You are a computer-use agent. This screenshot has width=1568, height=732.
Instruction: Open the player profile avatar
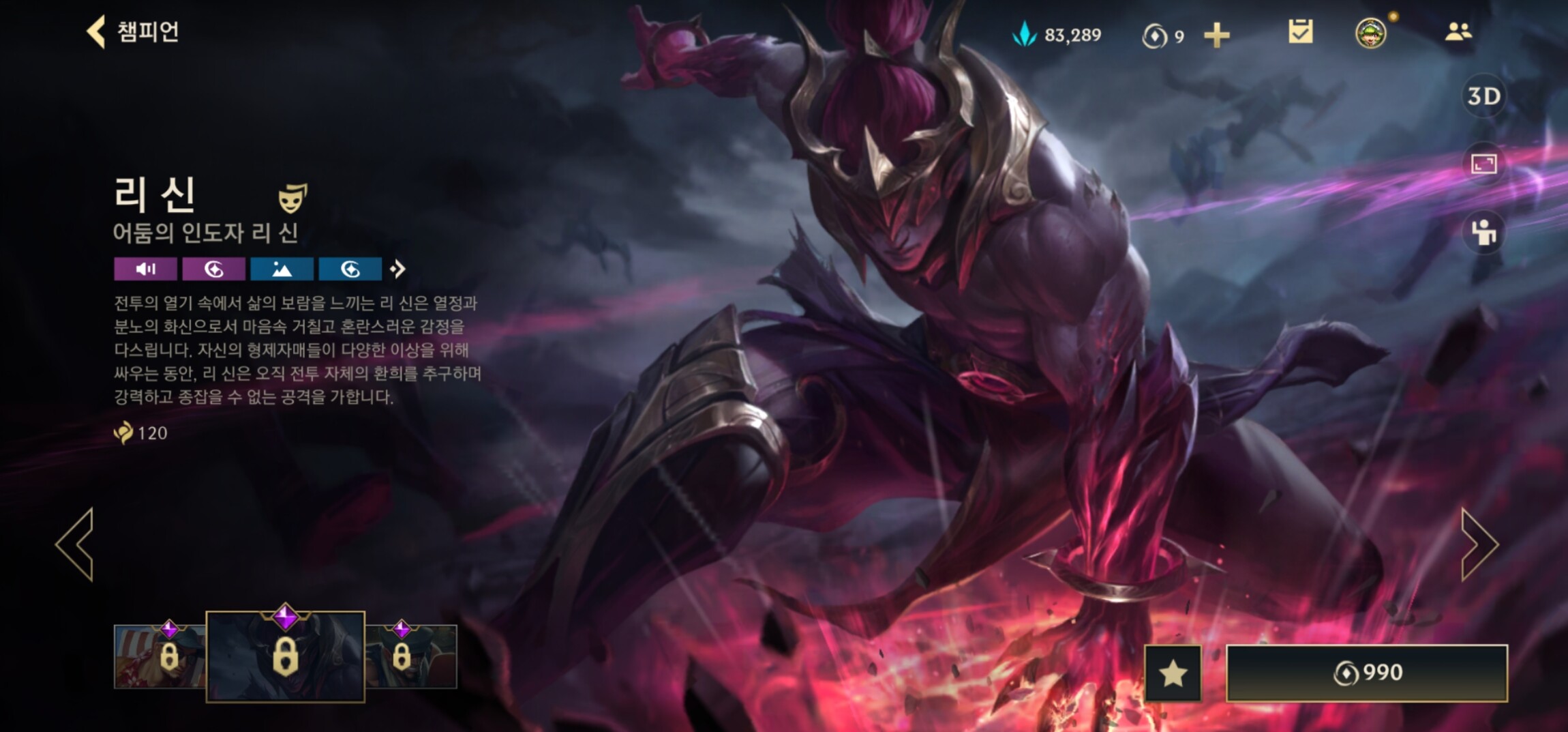[1370, 33]
